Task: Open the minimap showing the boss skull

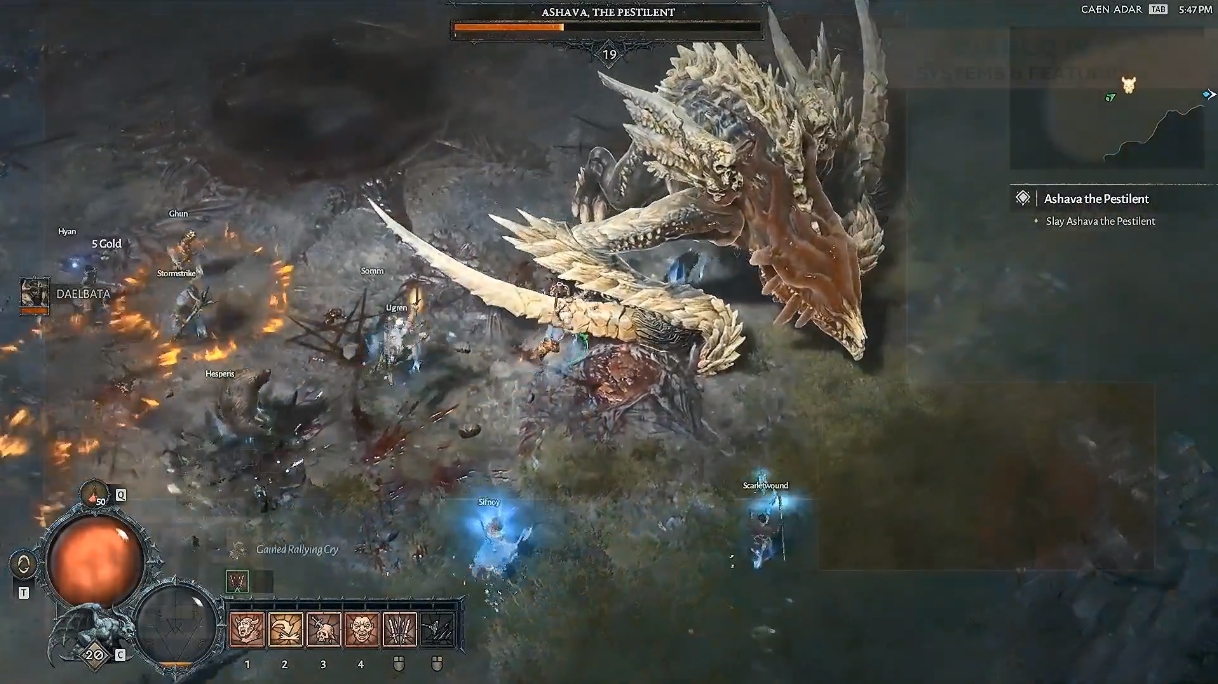Action: click(x=1106, y=98)
